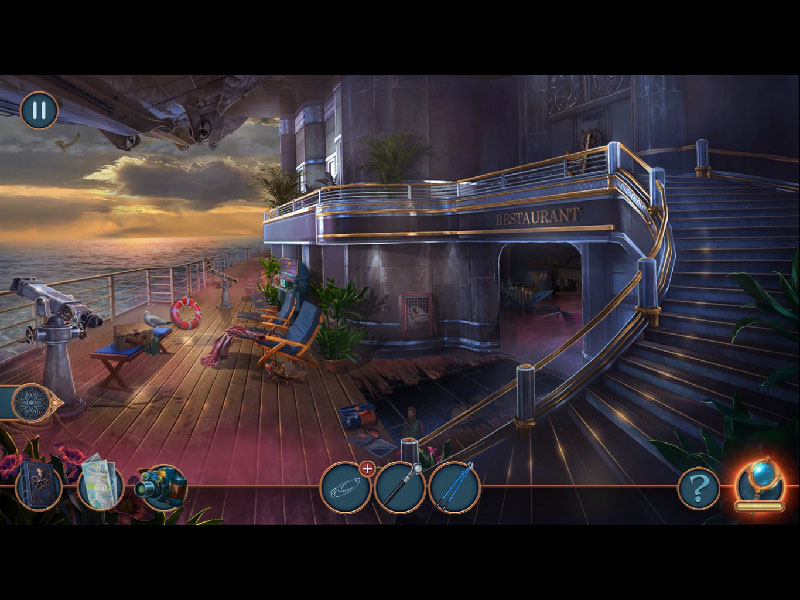Pause the game with the pause button
The width and height of the screenshot is (800, 600).
(x=39, y=110)
